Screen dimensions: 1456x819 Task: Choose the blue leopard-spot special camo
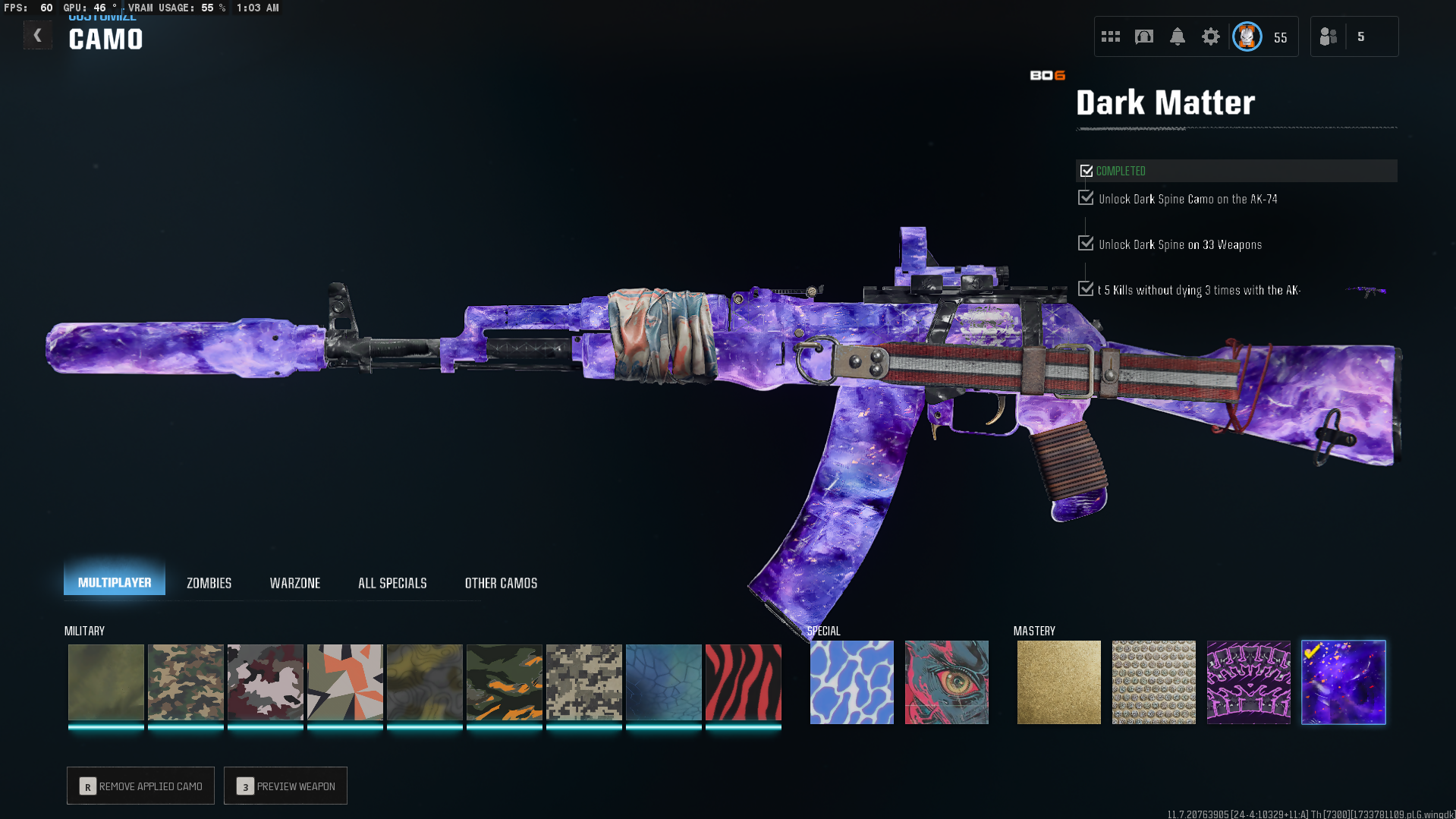point(851,682)
